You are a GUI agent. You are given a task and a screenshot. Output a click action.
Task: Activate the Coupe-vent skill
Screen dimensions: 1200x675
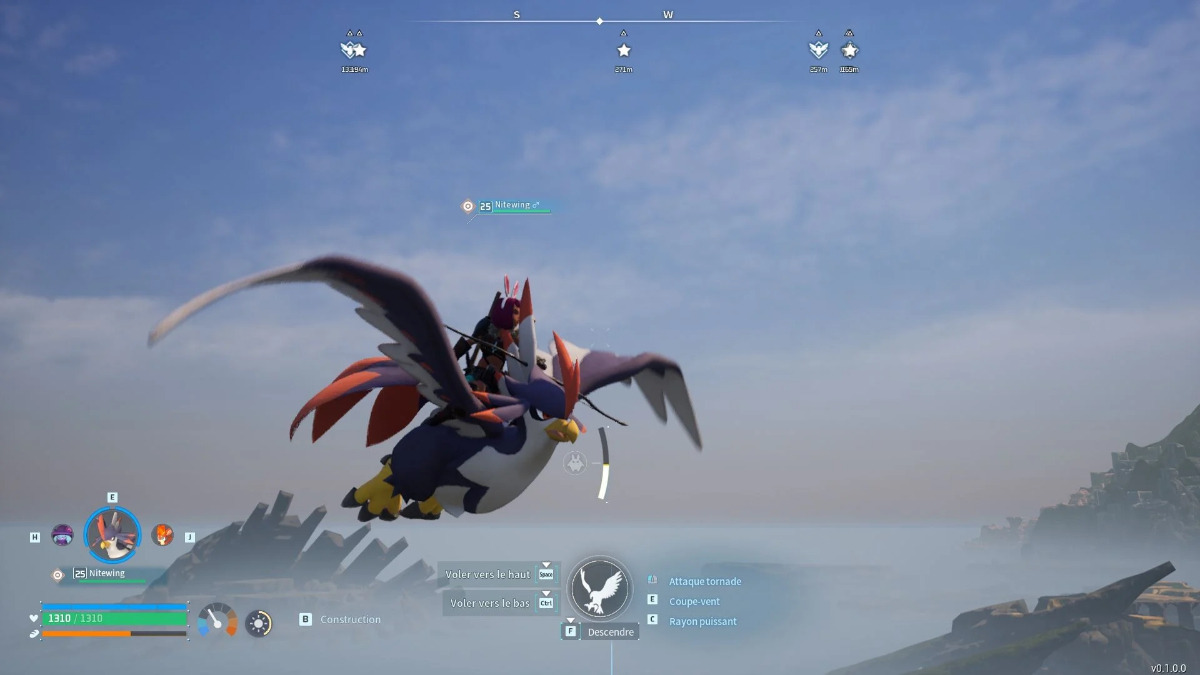point(694,601)
